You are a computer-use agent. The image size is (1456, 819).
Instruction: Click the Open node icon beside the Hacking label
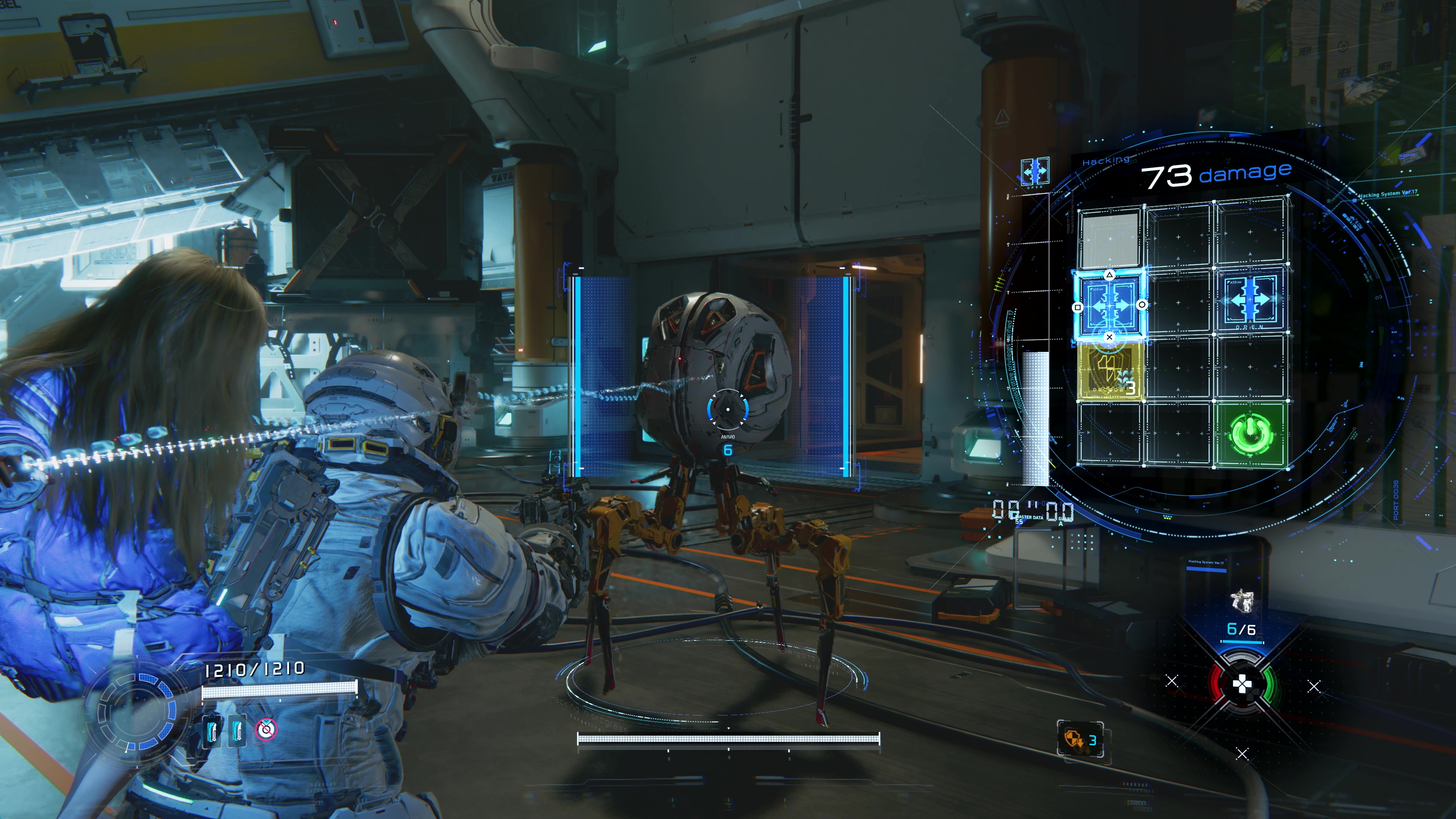coord(1035,171)
